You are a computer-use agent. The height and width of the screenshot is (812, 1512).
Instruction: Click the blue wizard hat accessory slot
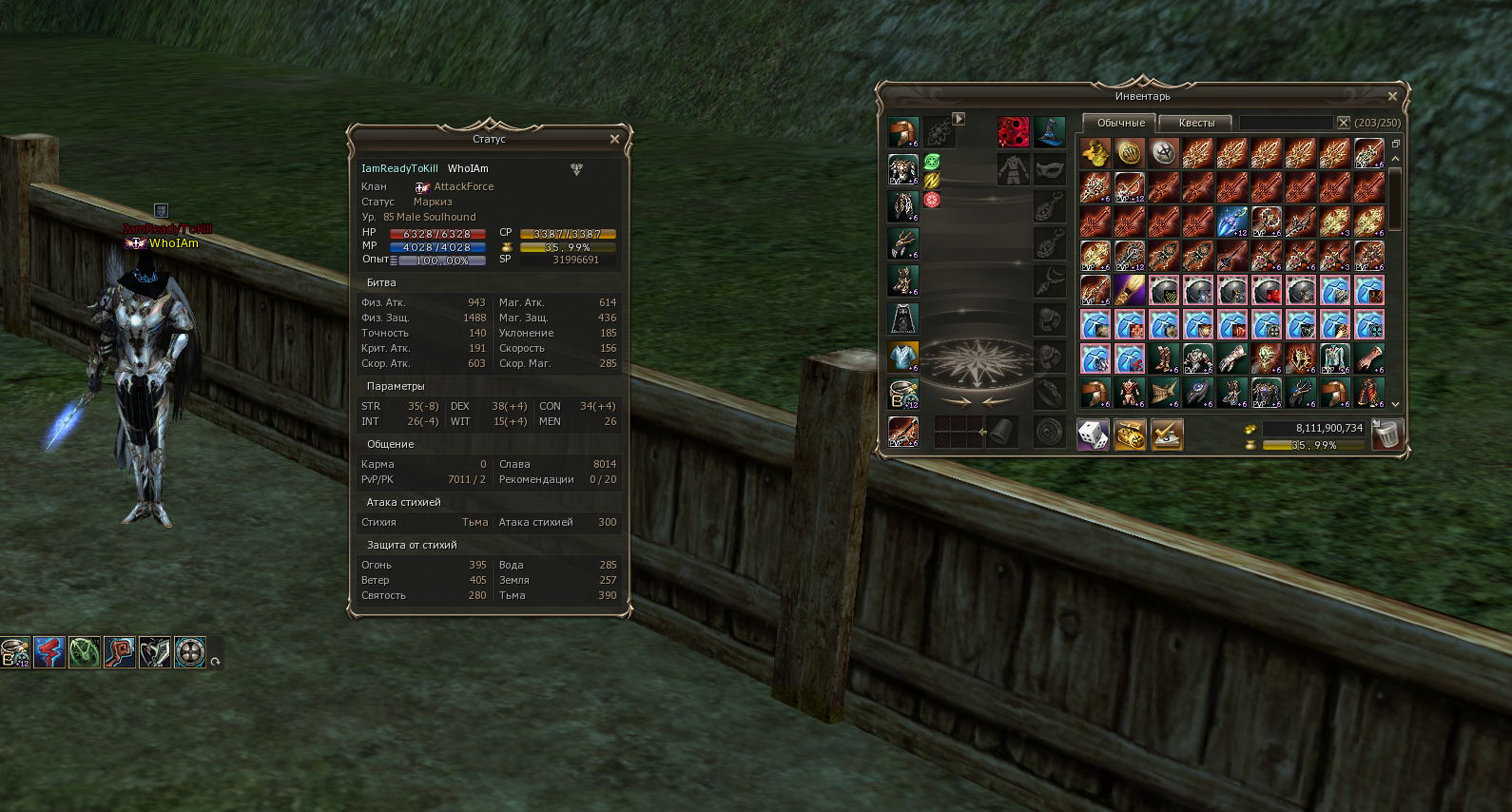tap(1050, 132)
